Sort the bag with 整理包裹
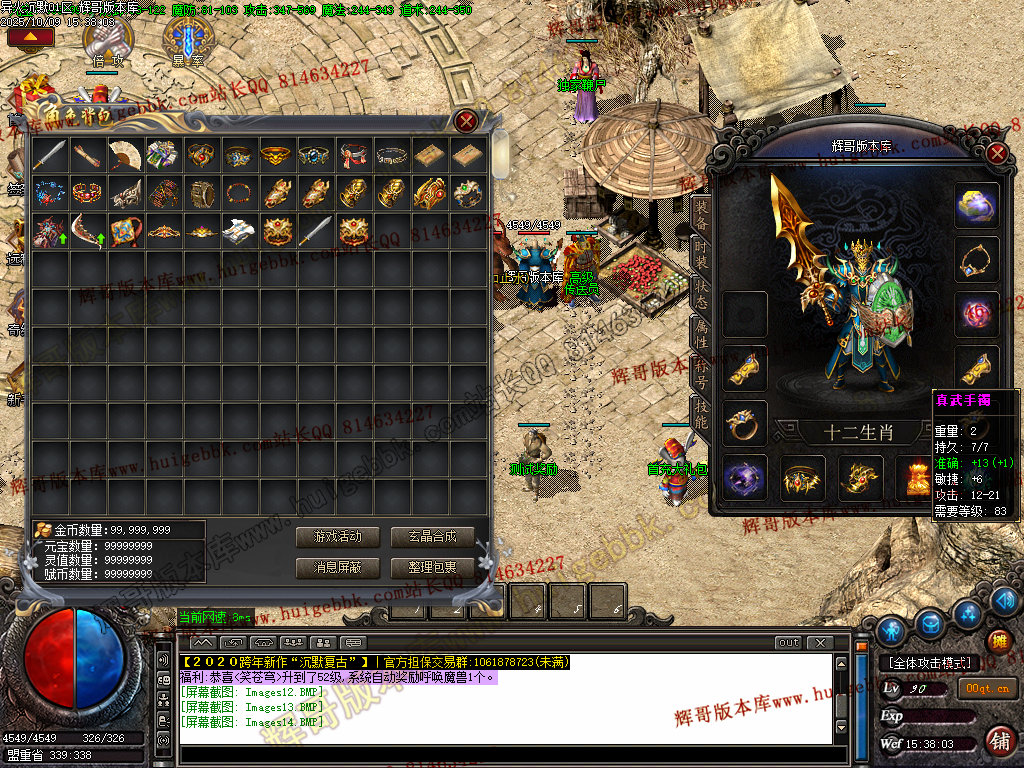The image size is (1024, 768). click(x=432, y=567)
